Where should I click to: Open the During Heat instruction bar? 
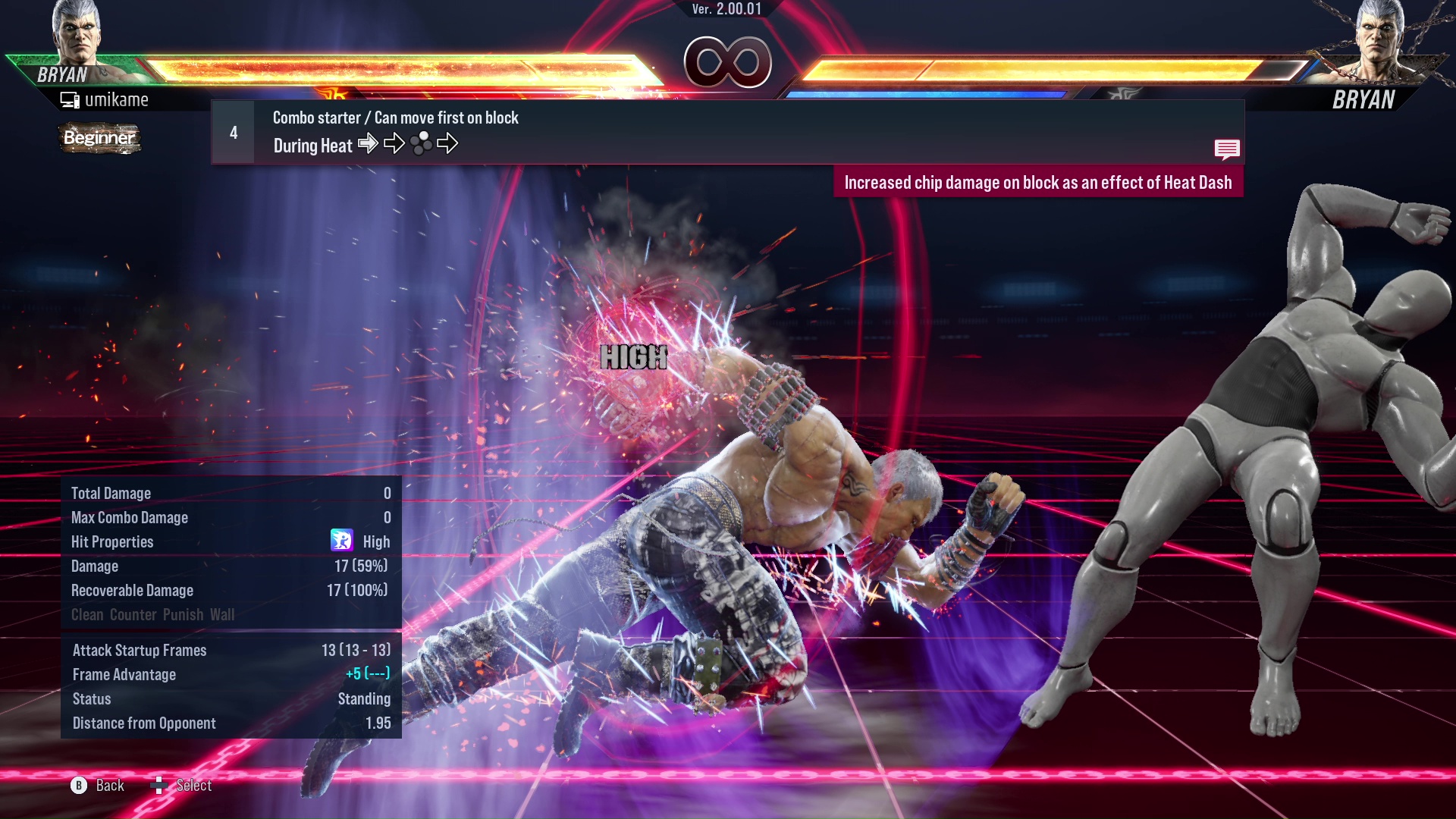tap(312, 145)
